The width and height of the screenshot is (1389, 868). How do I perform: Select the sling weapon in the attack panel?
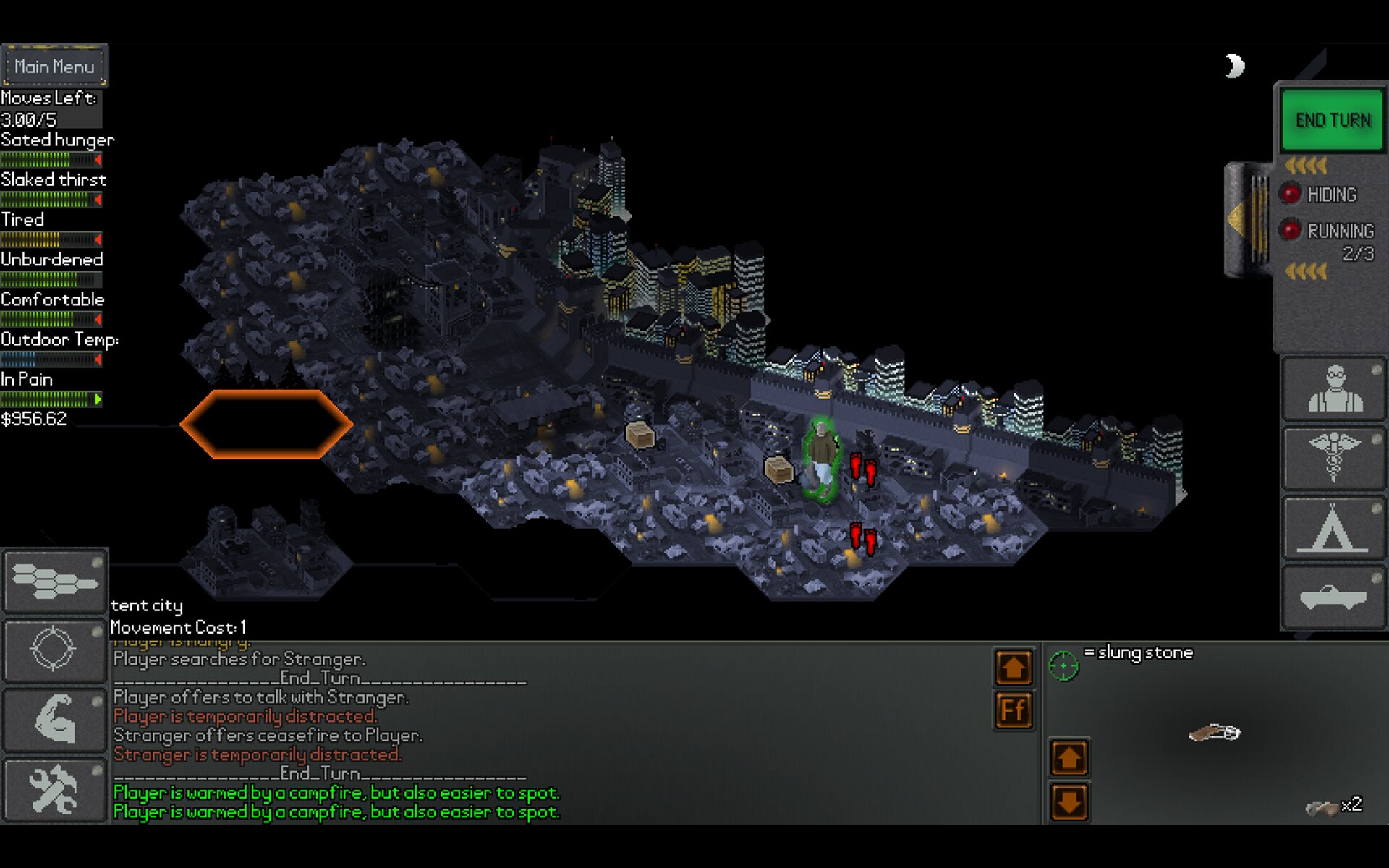pos(1215,733)
